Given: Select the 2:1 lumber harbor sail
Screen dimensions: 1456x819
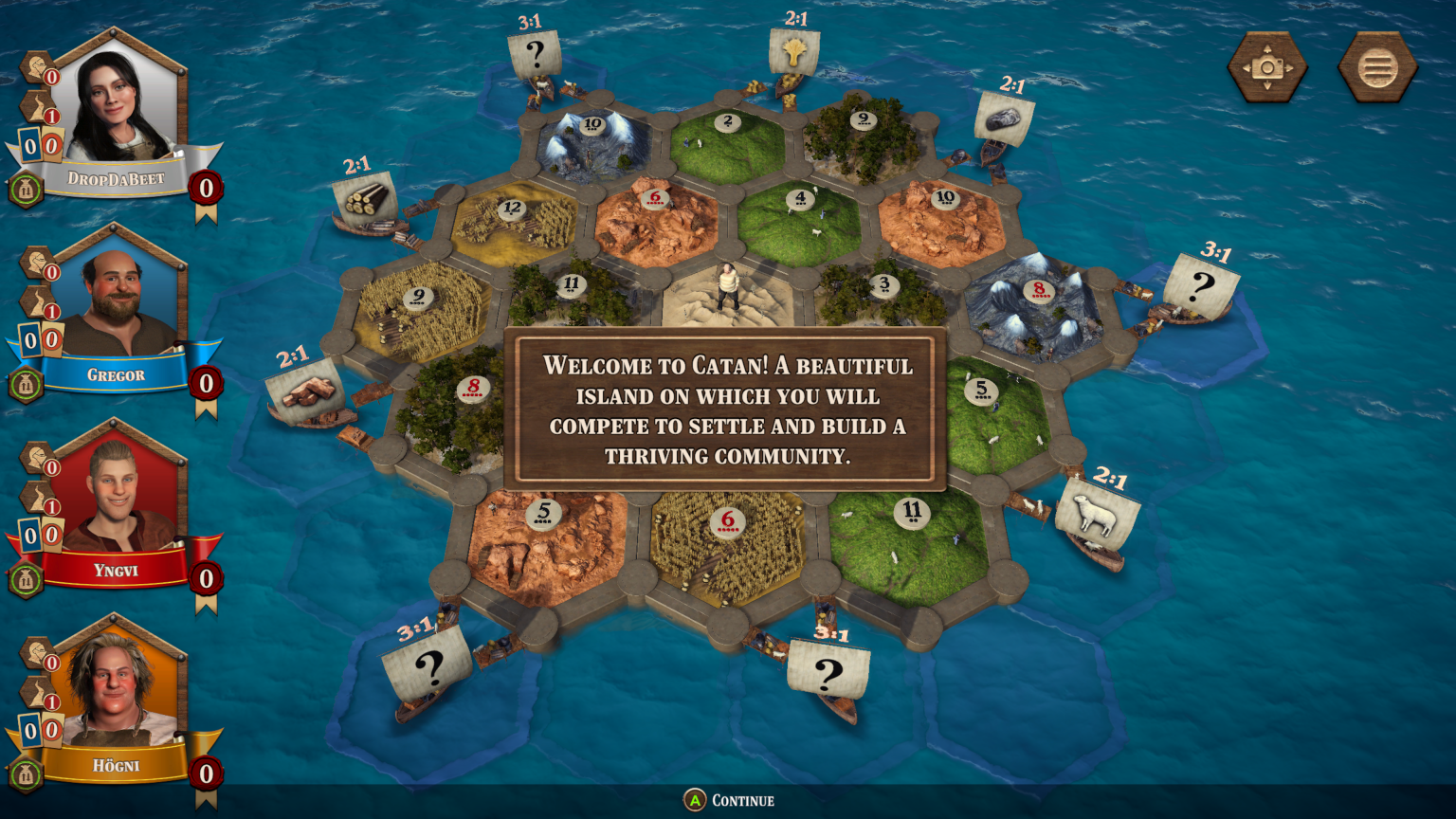Looking at the screenshot, I should click(367, 196).
